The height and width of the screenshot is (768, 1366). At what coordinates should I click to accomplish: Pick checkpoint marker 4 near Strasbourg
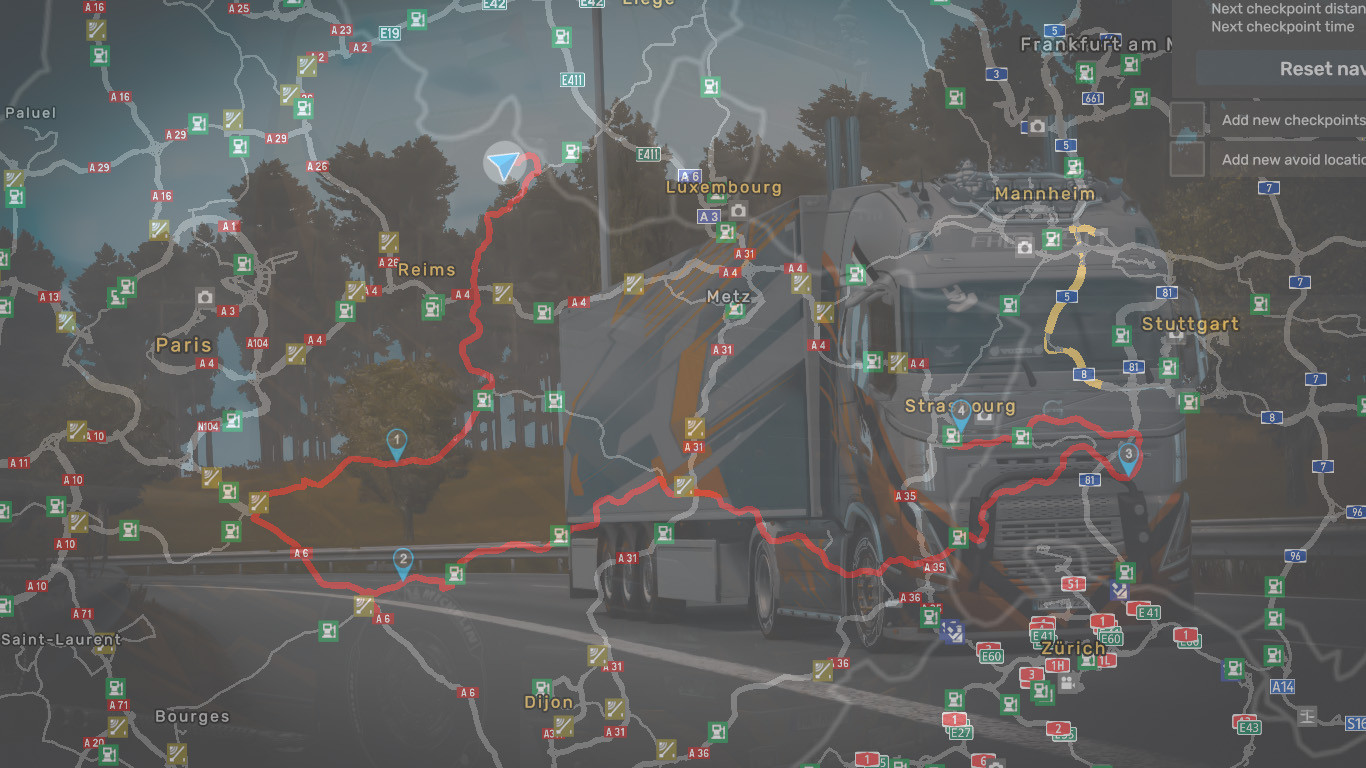(960, 412)
